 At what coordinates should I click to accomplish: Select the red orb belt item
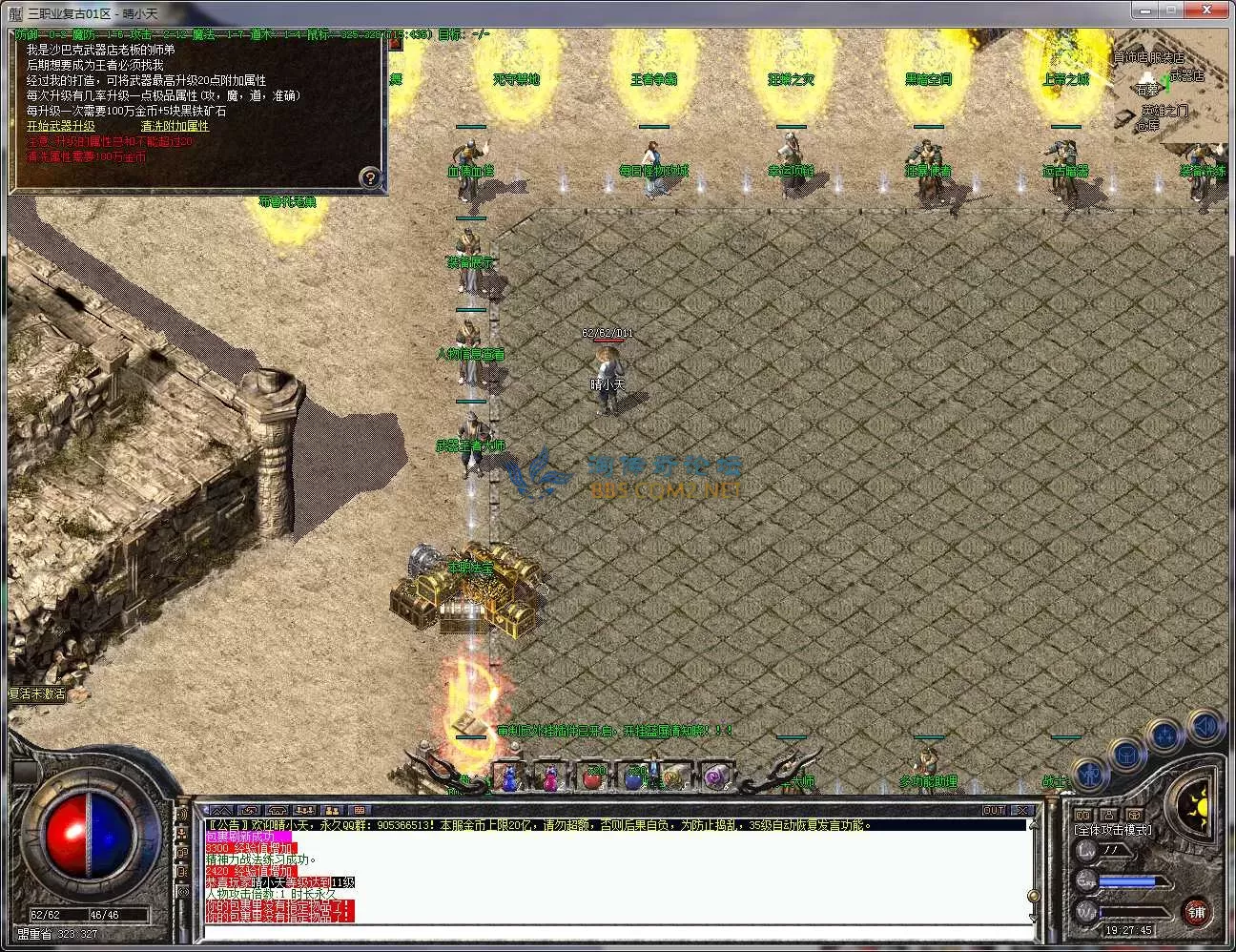593,777
